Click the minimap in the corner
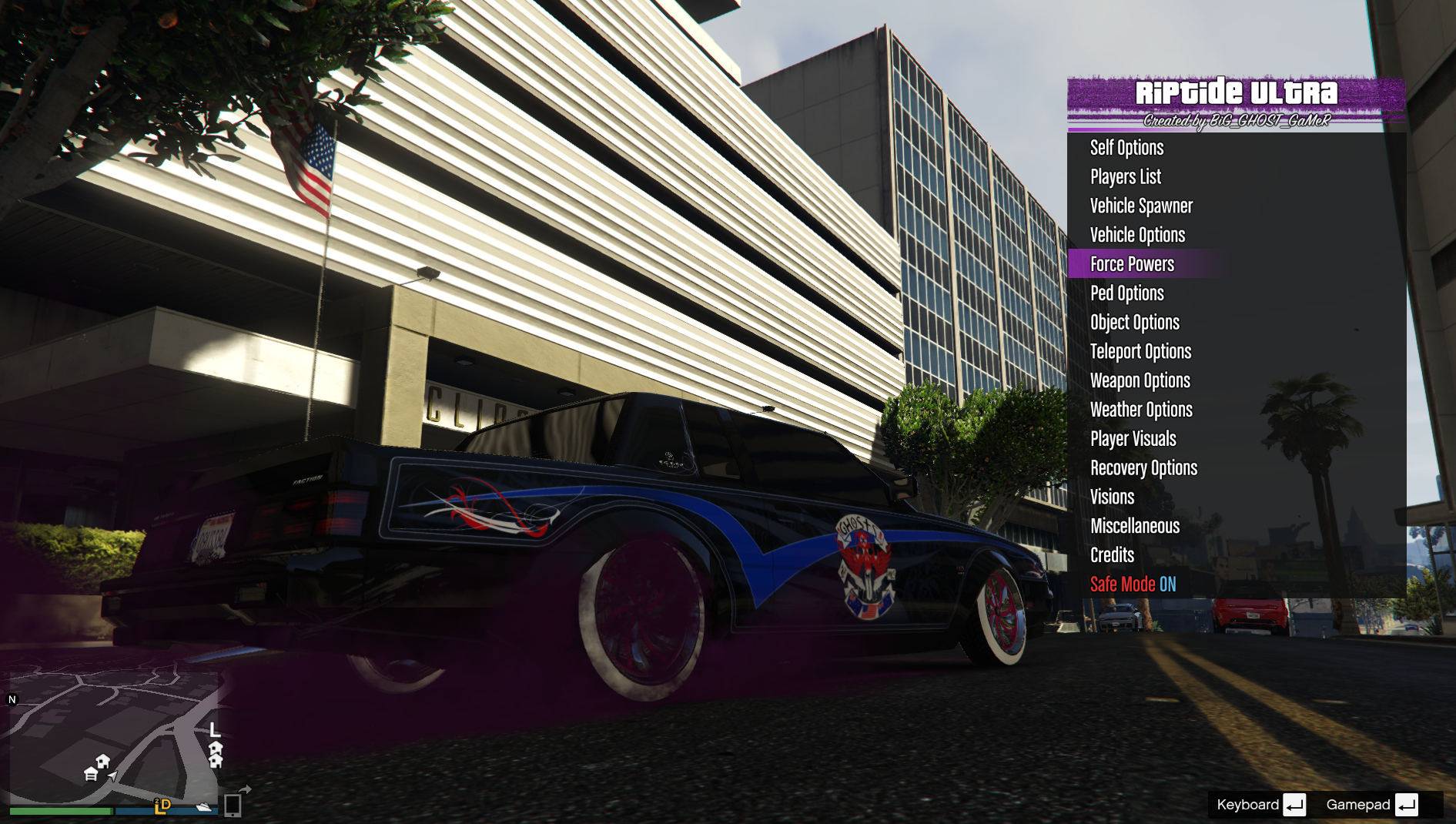Viewport: 1456px width, 824px height. [114, 735]
